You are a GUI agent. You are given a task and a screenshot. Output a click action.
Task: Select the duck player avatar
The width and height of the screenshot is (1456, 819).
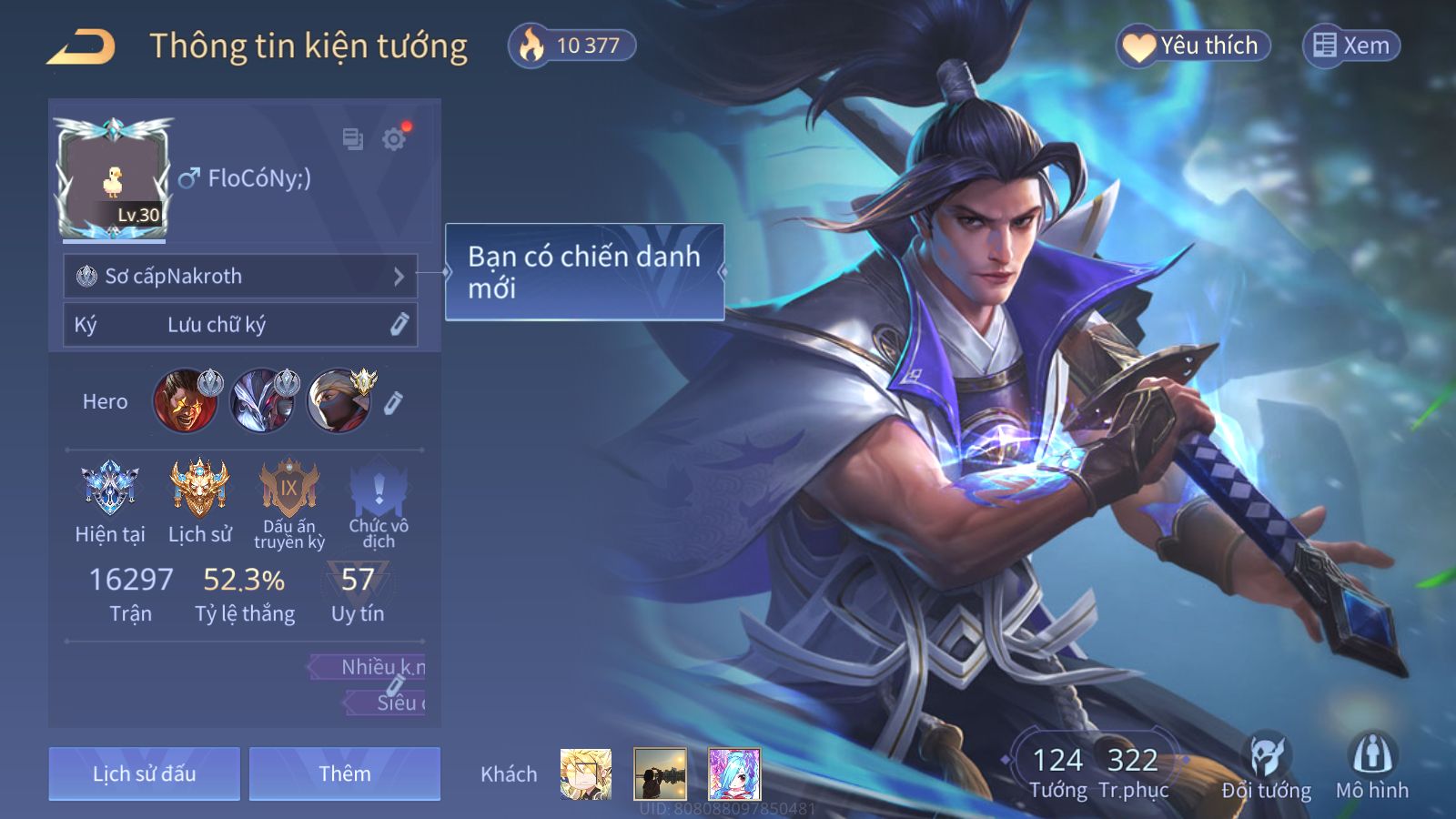tap(114, 179)
